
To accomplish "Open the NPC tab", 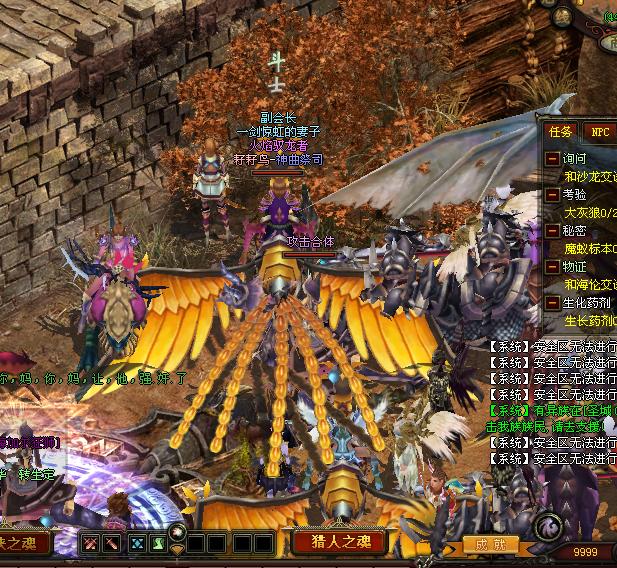I will [x=600, y=131].
